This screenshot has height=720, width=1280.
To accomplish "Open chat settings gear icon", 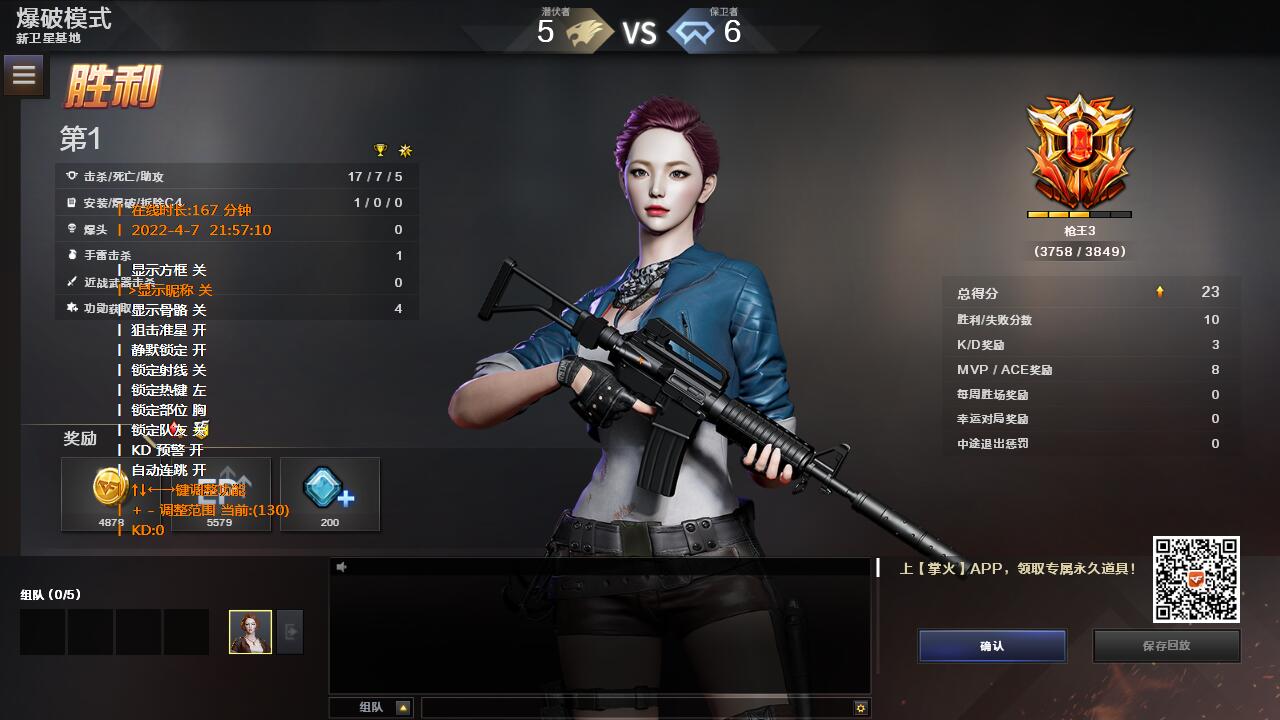I will 860,708.
